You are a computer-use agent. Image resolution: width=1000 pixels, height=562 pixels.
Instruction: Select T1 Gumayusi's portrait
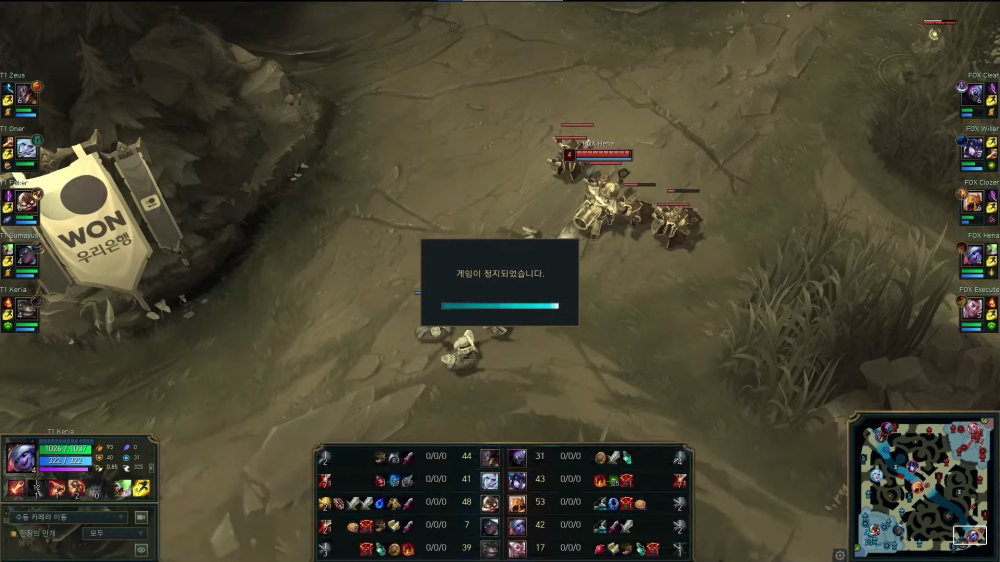click(26, 256)
